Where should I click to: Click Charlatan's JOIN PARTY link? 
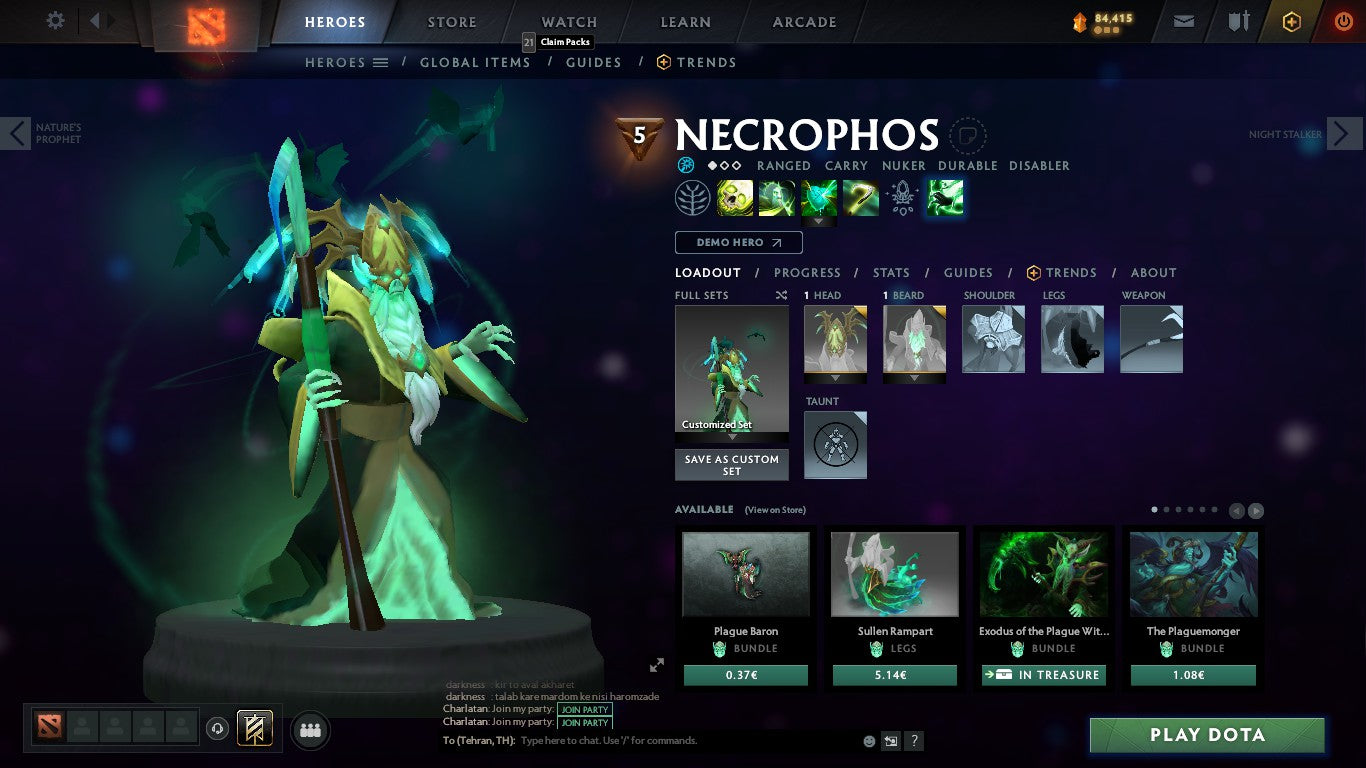tap(584, 709)
